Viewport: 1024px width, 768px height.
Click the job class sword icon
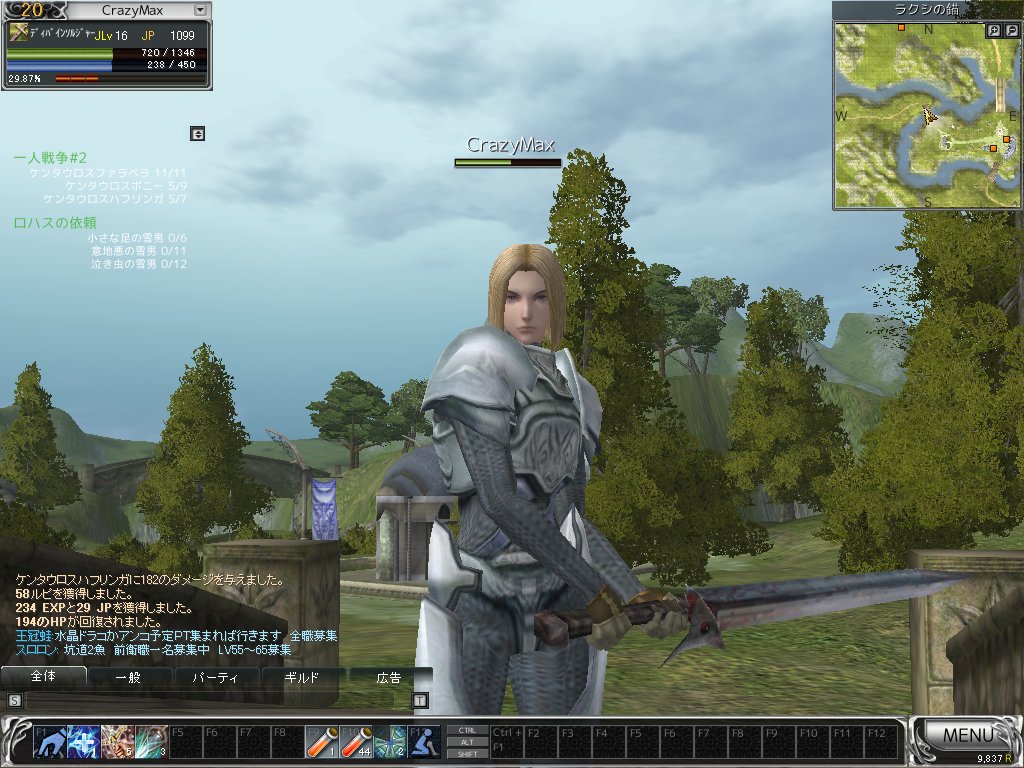point(19,33)
